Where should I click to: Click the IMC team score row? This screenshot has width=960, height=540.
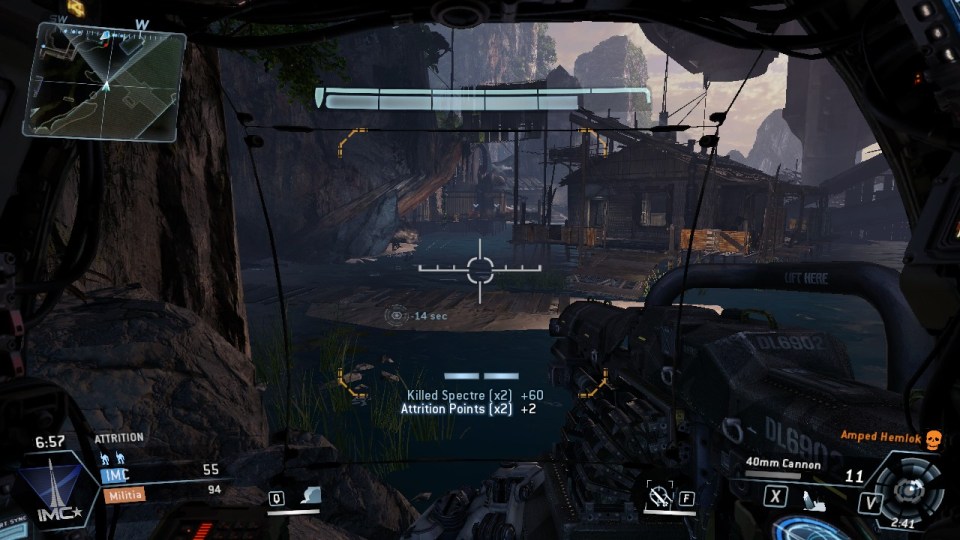pyautogui.click(x=160, y=470)
